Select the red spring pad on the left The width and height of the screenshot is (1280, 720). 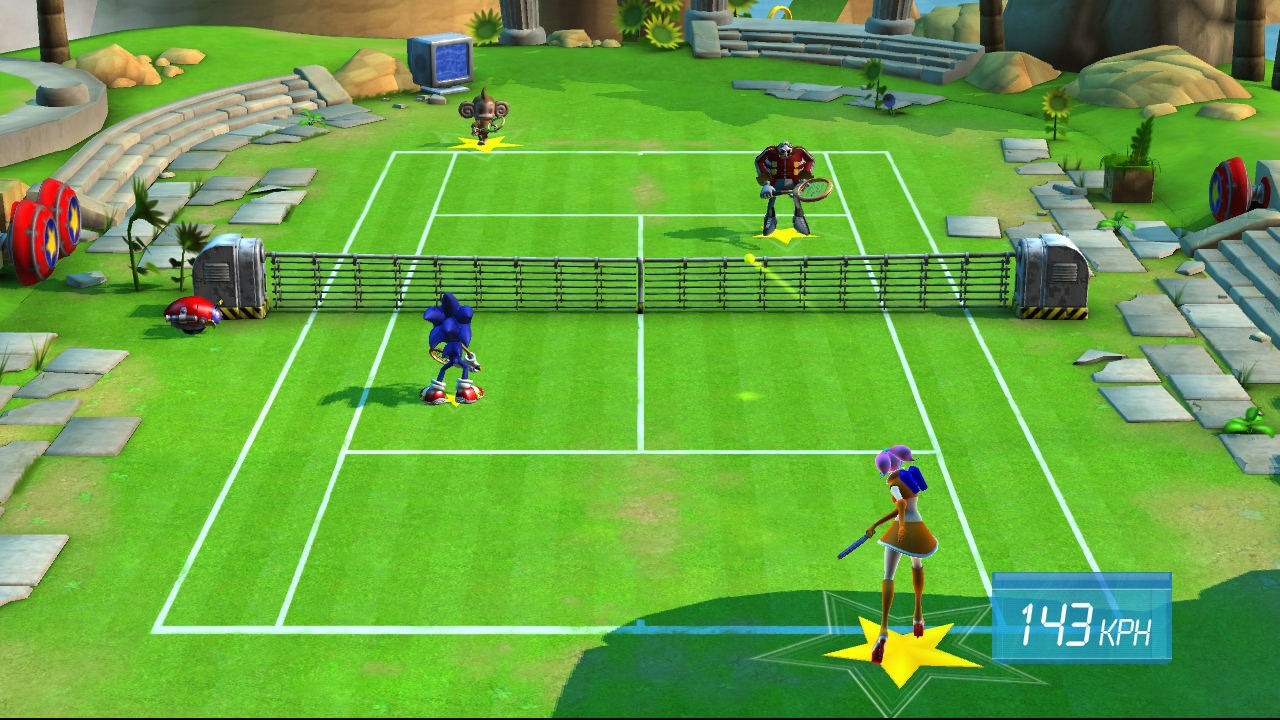[x=45, y=225]
